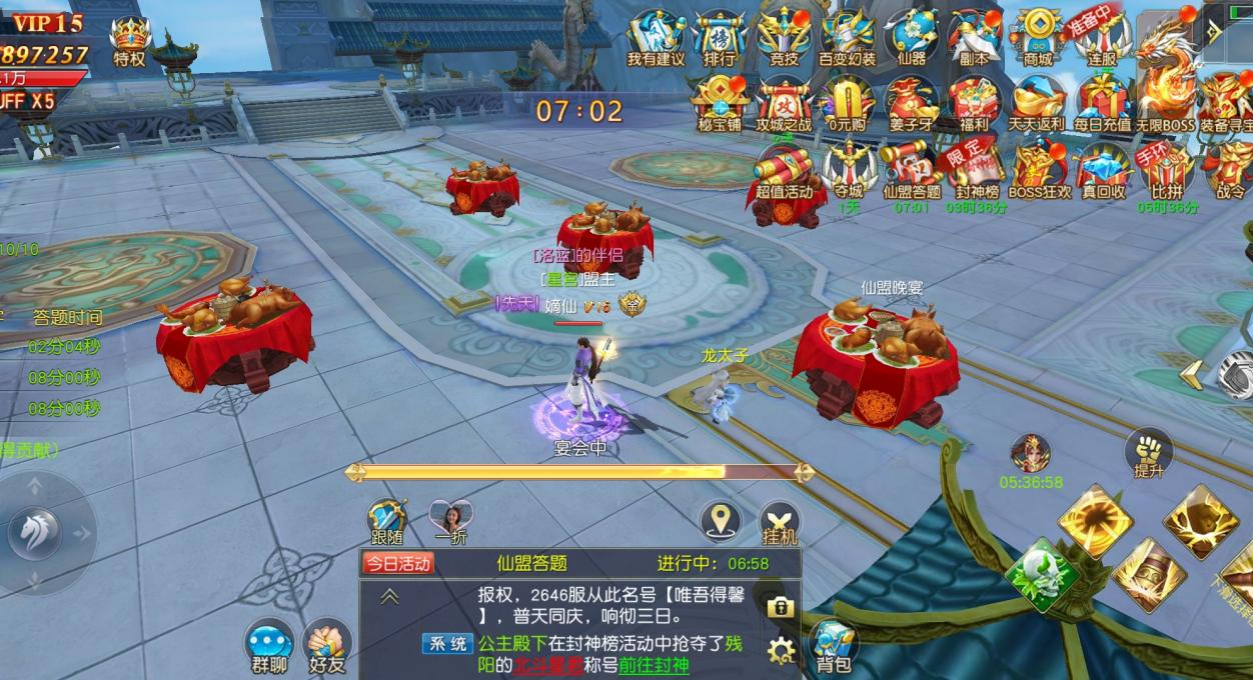Open the 无限BOSS dragon icon

1165,82
